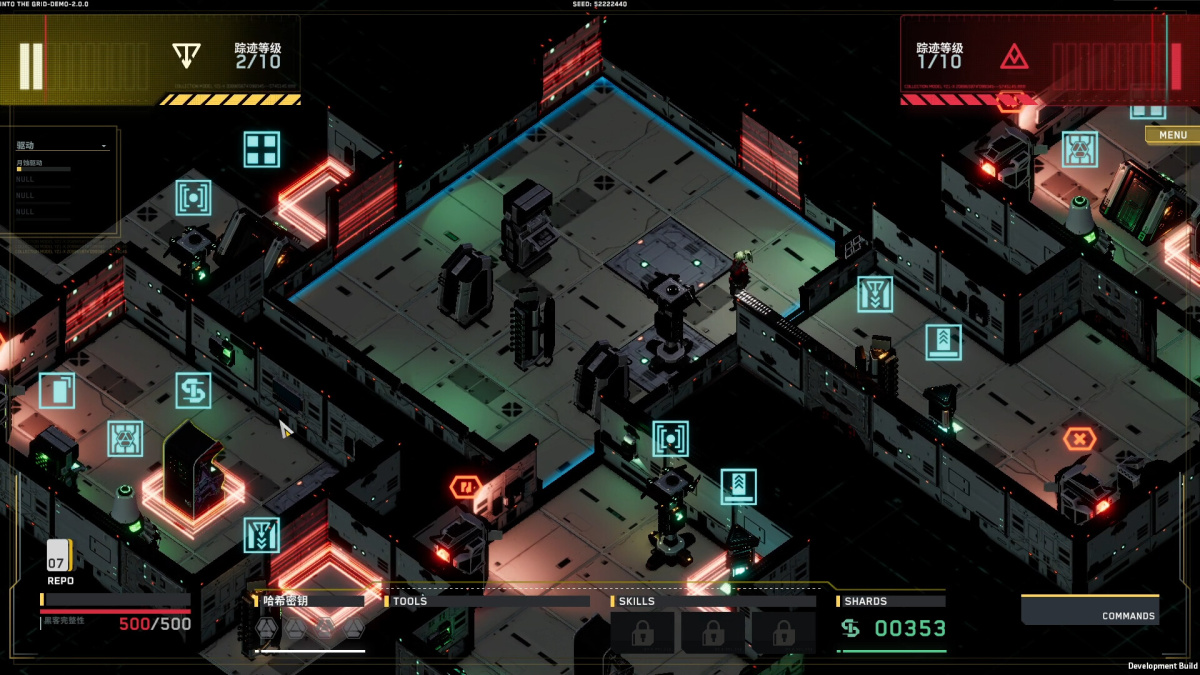Open the REPO card deck icon

coord(59,556)
